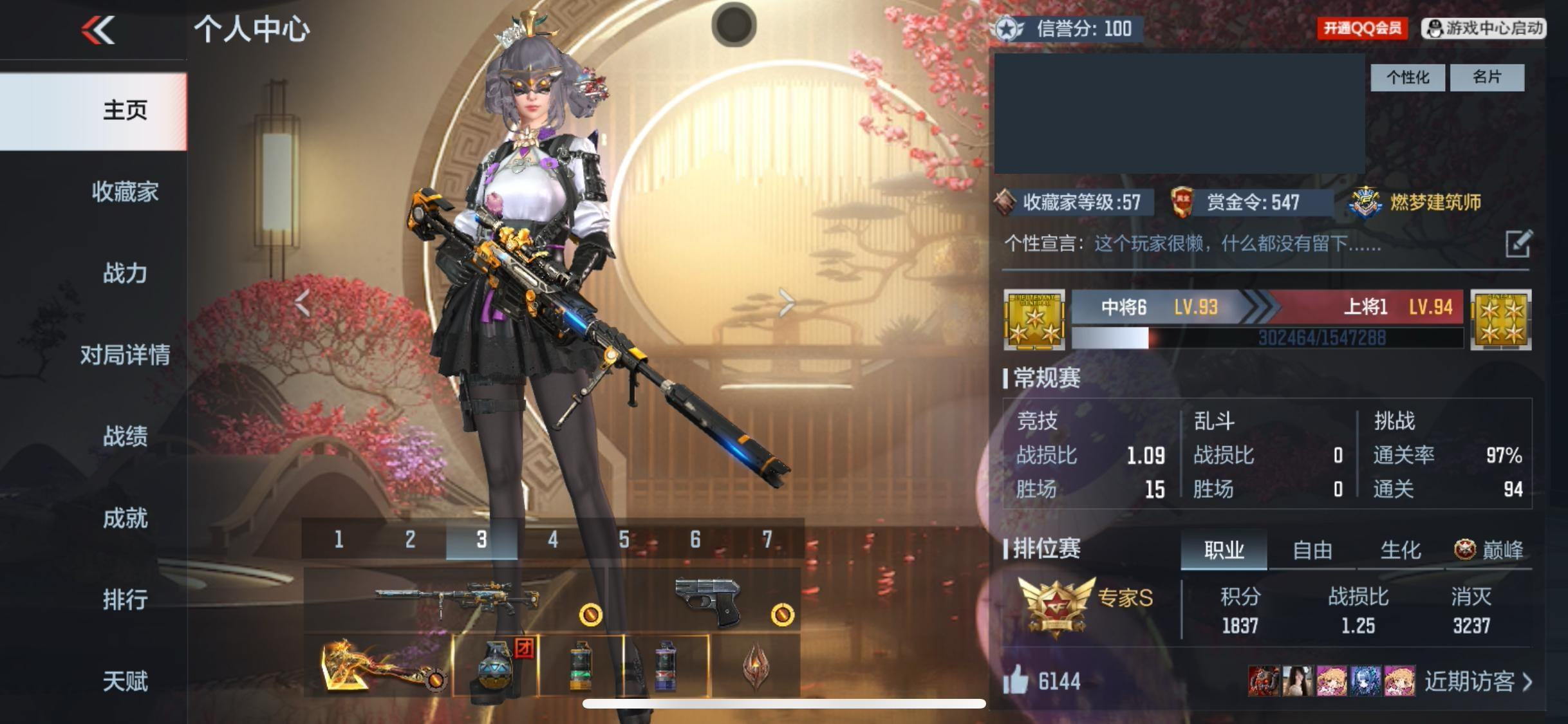Screen dimensions: 1568x724
Task: Click the 个性化 button
Action: [1407, 78]
